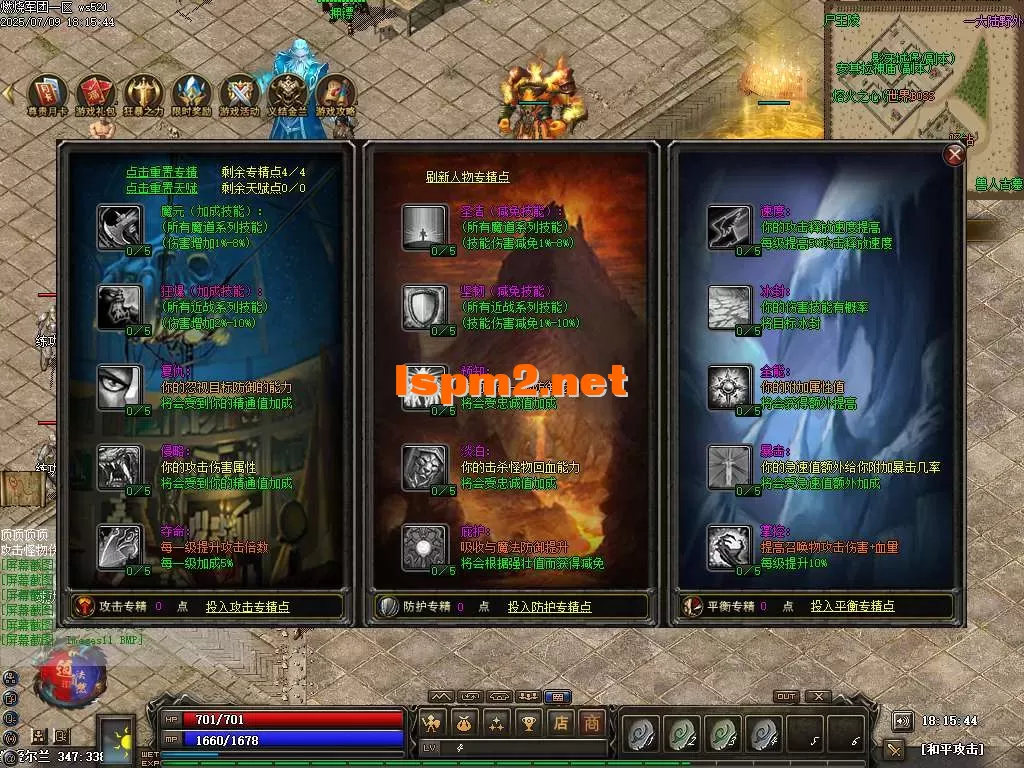Select the 复仇 eye skill icon
Screen dimensions: 1024x768
point(120,387)
